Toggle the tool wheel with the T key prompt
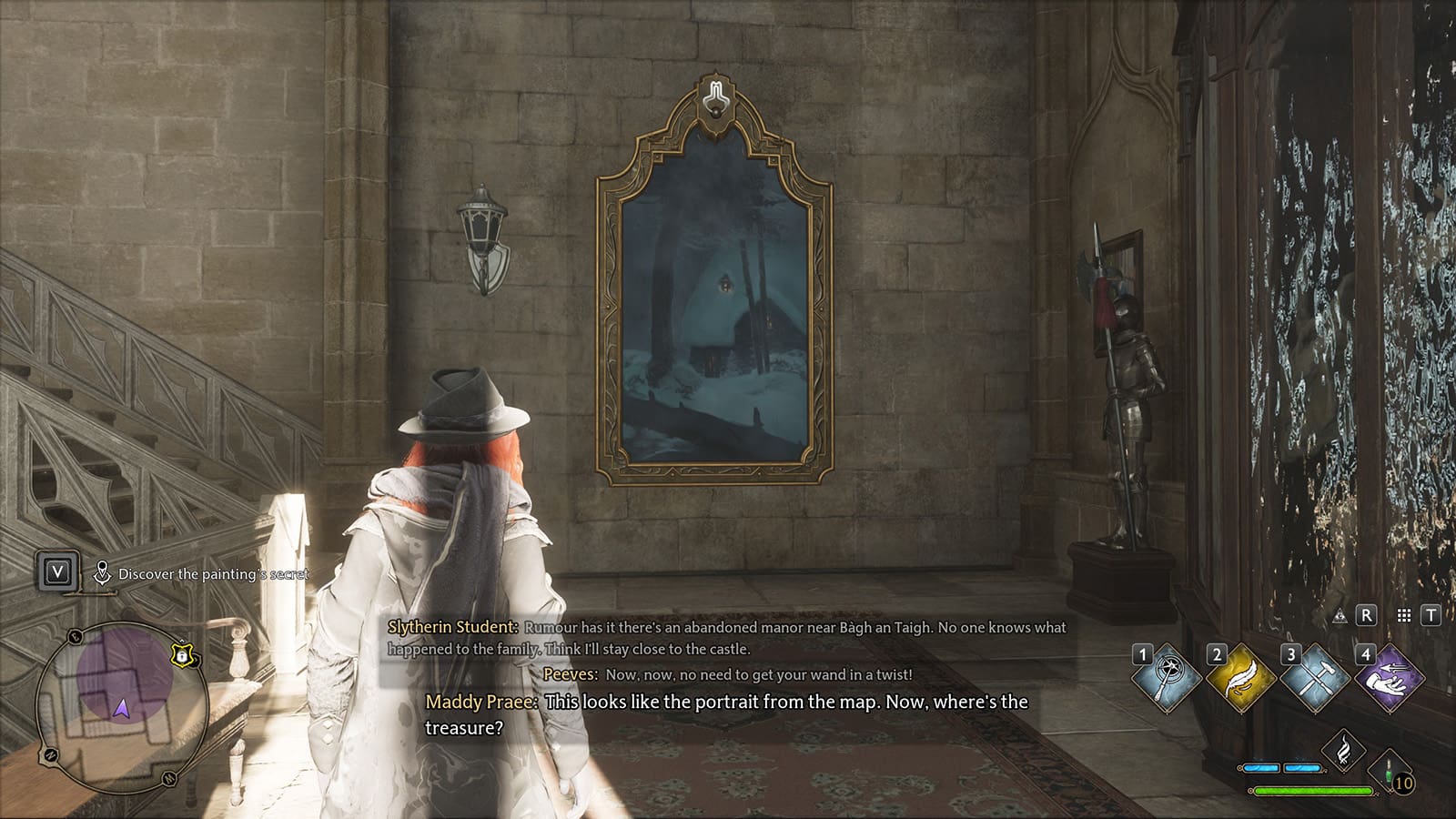Image resolution: width=1456 pixels, height=819 pixels. 1431,617
